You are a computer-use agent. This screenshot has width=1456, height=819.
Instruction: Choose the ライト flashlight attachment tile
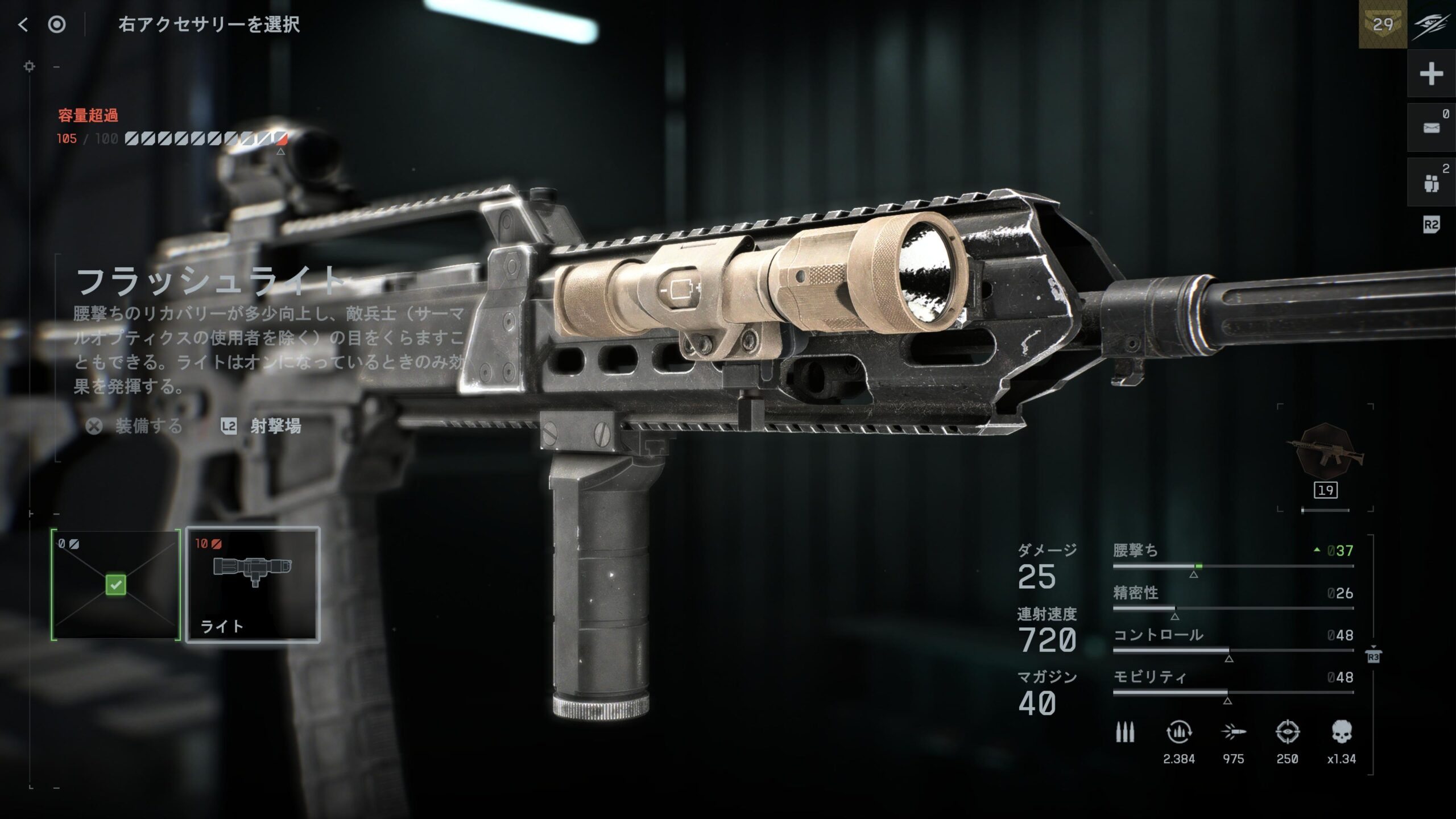coord(253,585)
